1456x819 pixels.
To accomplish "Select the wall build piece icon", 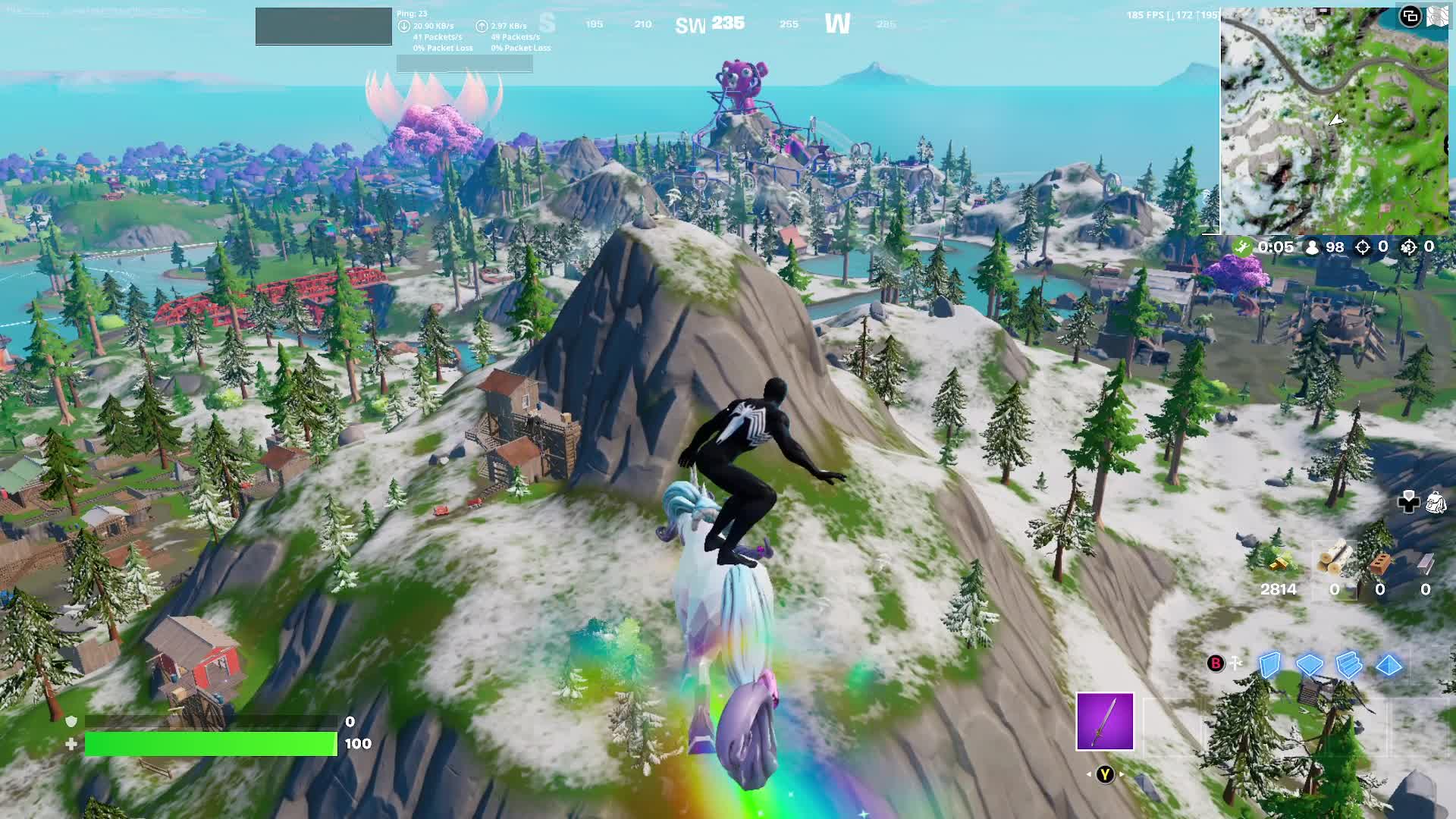I will point(1270,665).
